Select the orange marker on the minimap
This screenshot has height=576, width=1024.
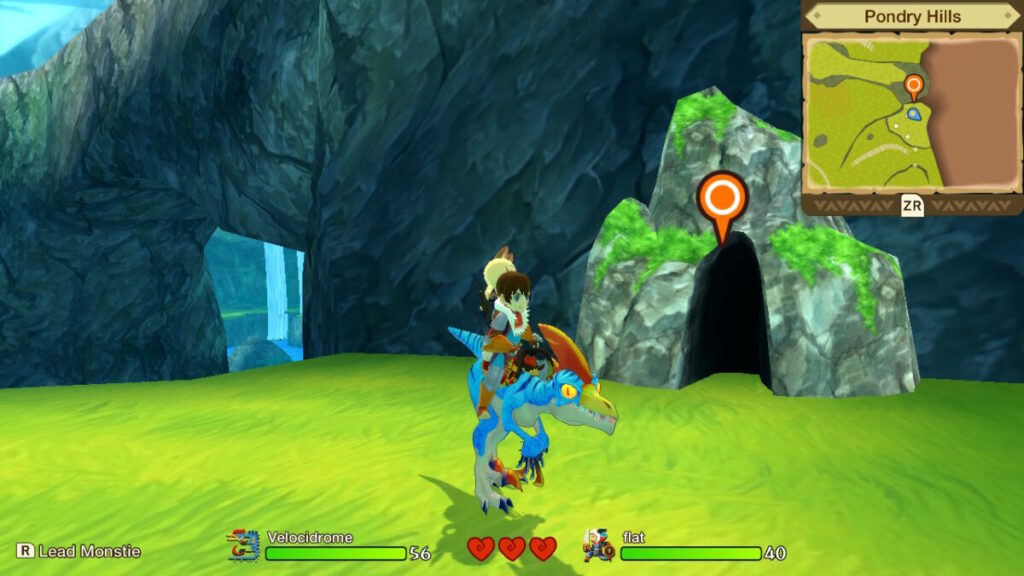(x=913, y=85)
